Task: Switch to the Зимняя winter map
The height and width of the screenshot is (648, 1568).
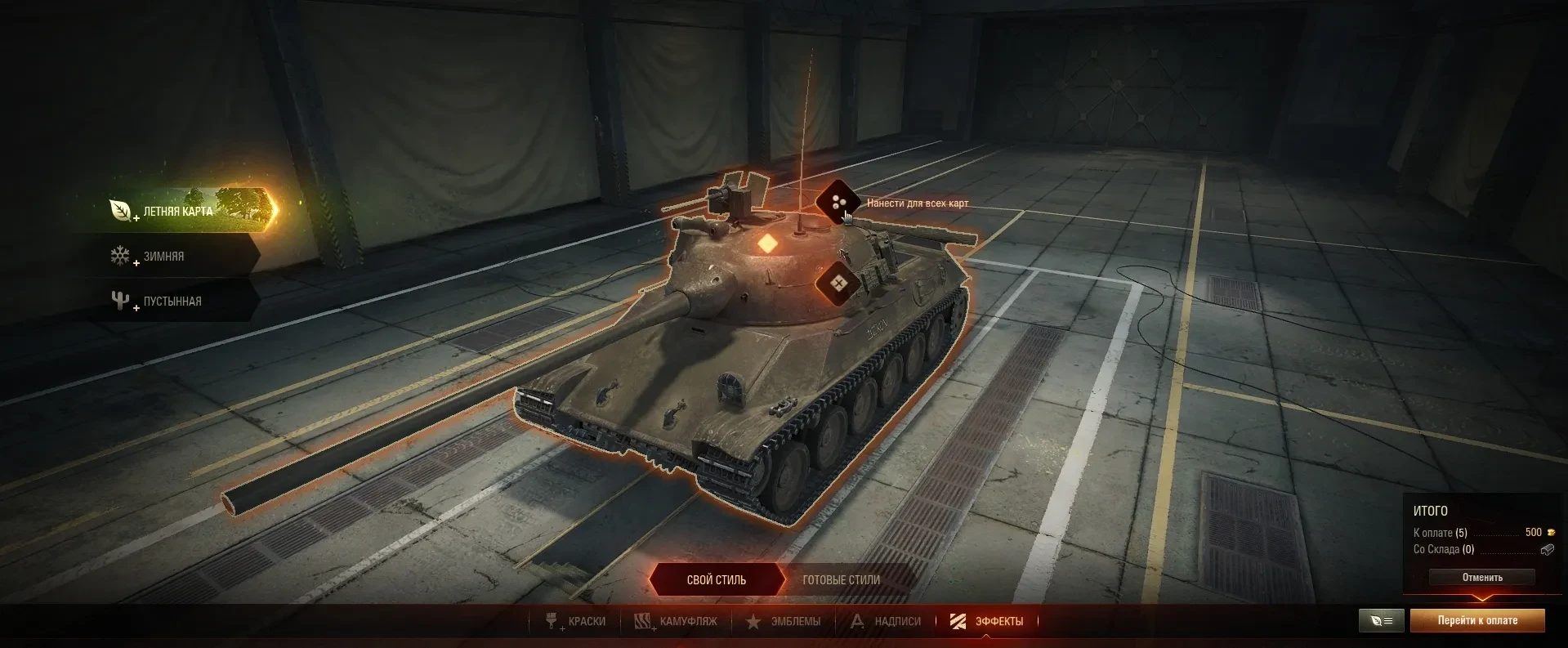Action: [163, 257]
